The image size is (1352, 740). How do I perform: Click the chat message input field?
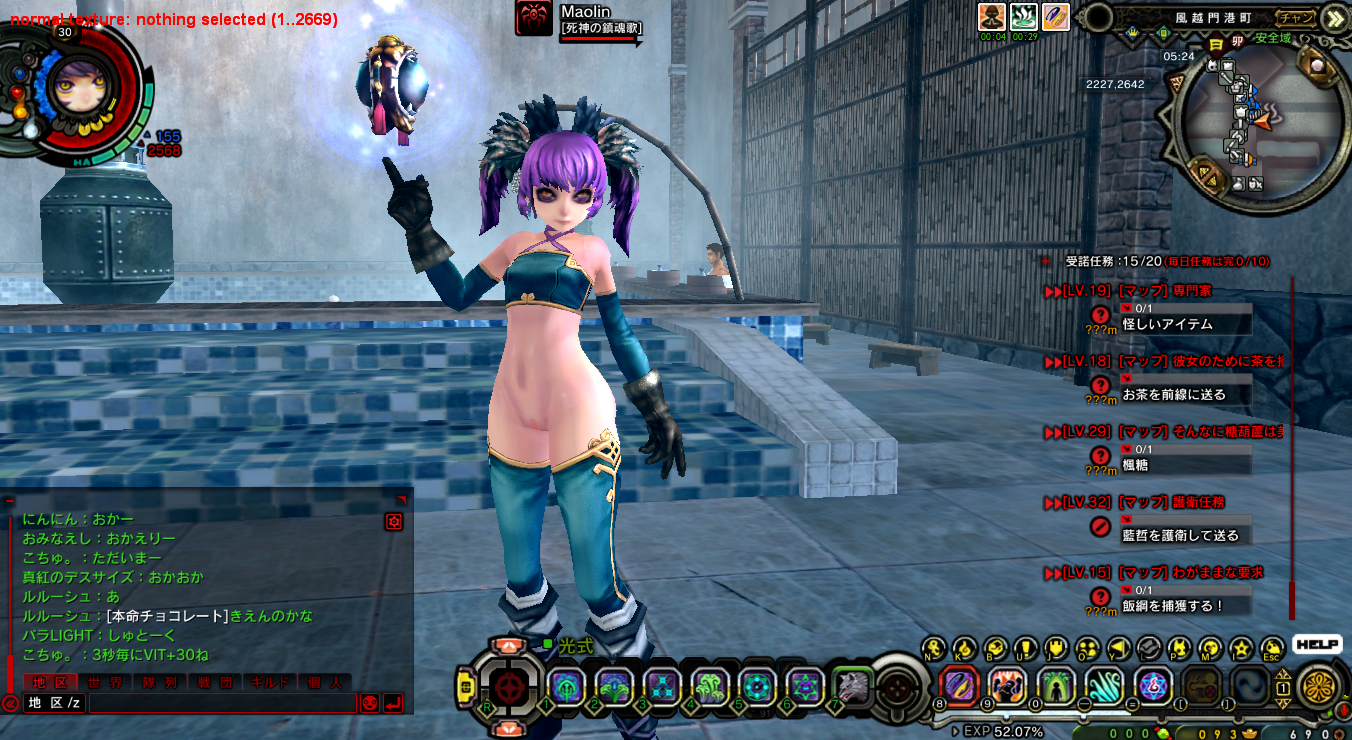pos(222,703)
